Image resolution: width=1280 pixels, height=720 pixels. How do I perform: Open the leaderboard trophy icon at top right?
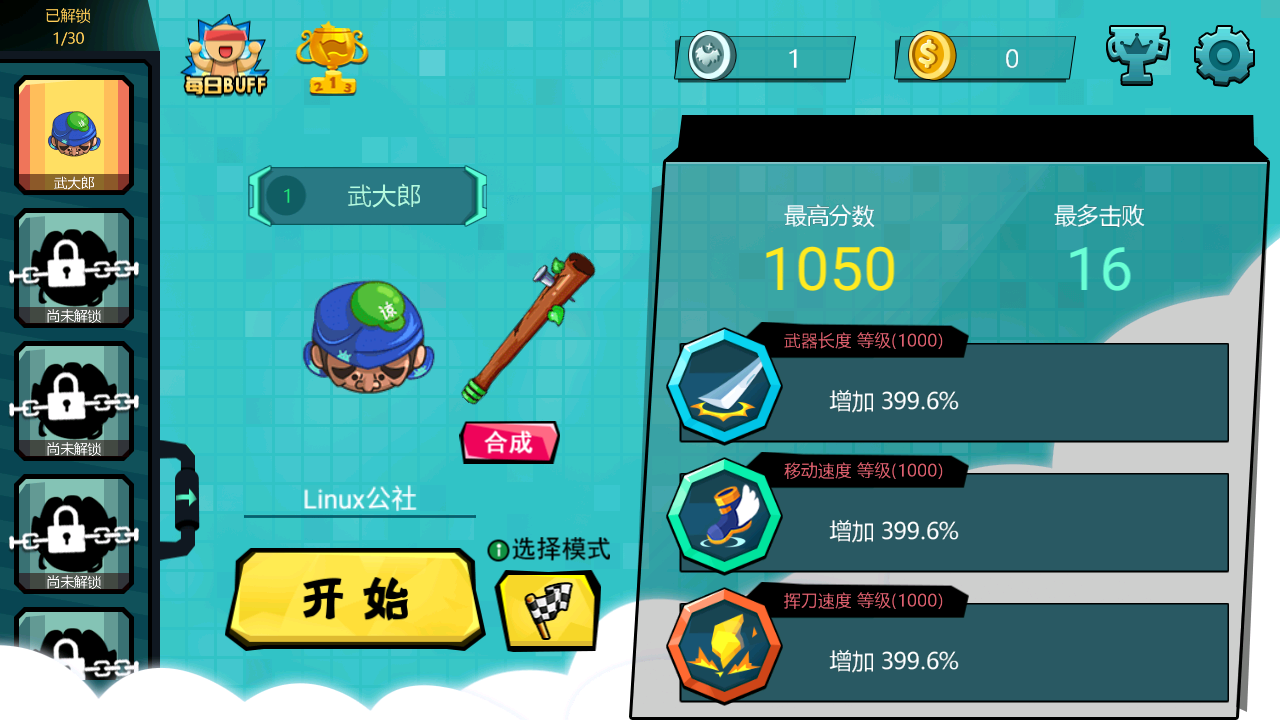tap(1137, 55)
